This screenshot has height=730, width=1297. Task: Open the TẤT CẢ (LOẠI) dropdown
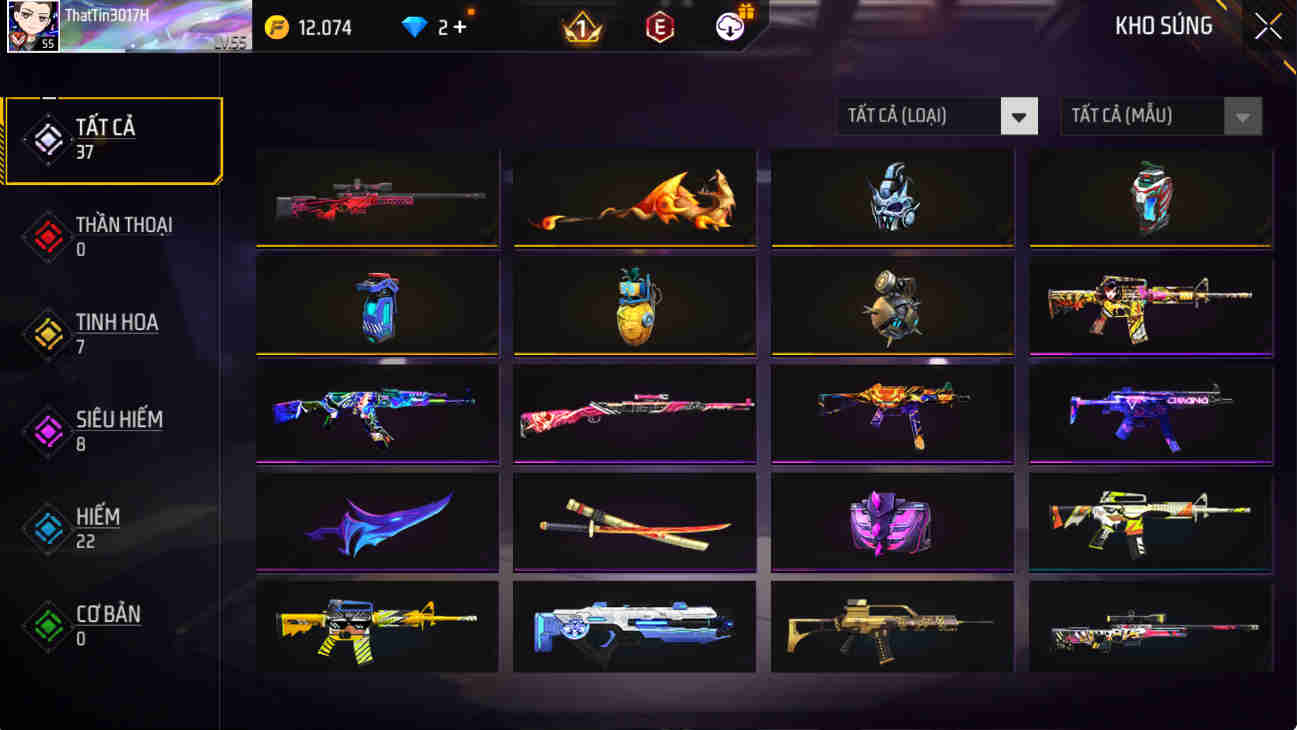click(x=936, y=115)
